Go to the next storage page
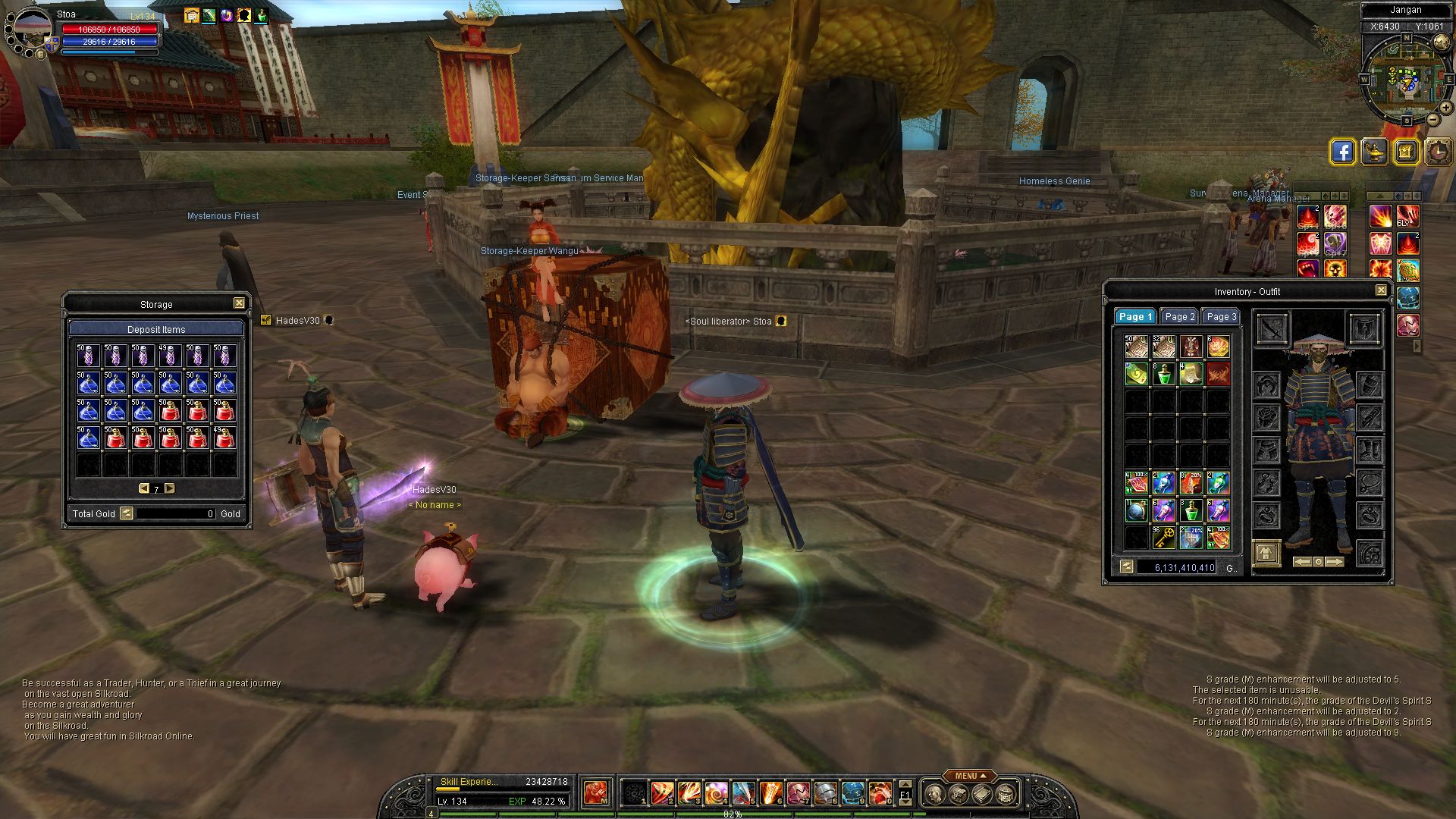 (170, 488)
